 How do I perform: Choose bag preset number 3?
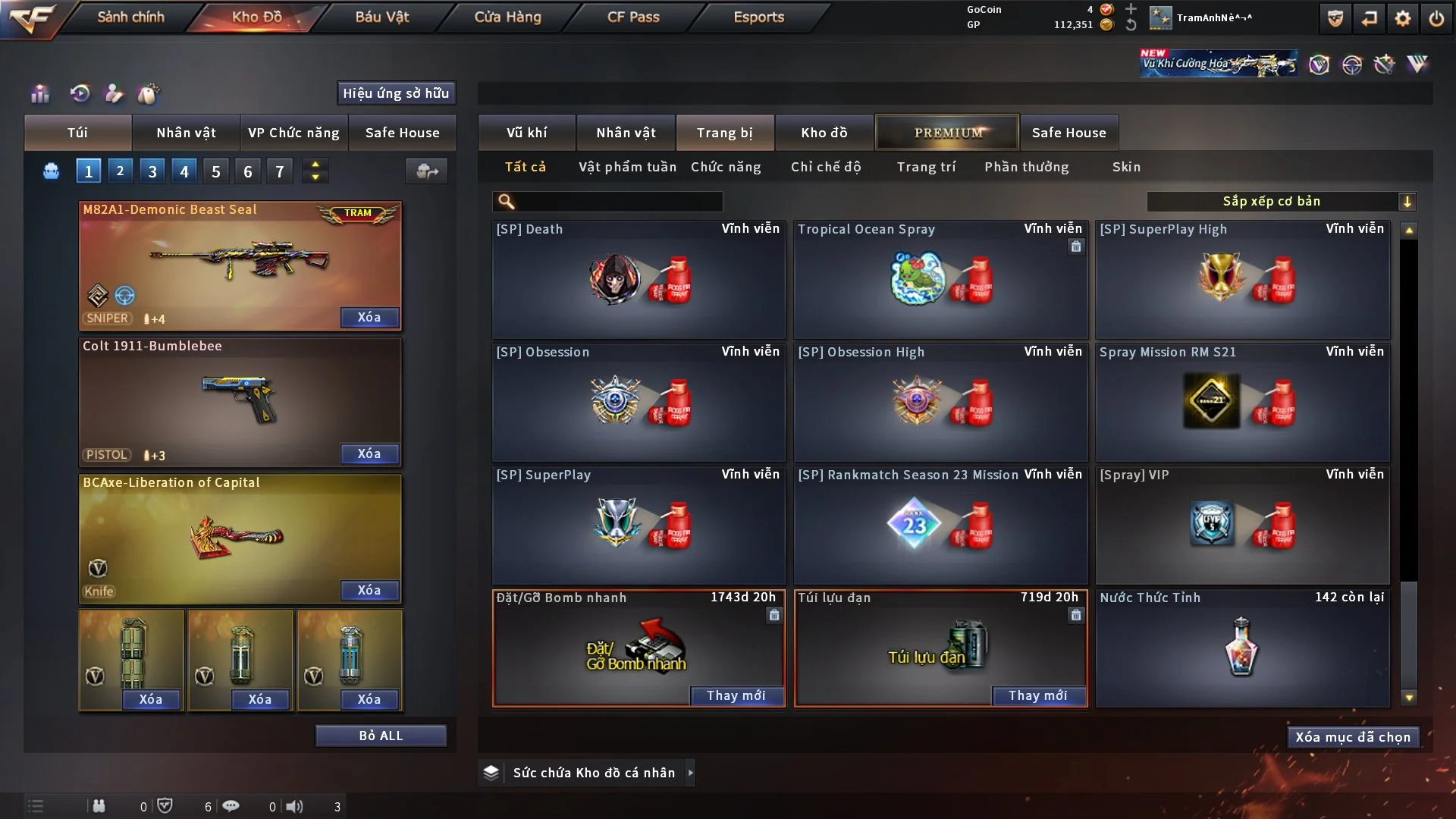152,171
